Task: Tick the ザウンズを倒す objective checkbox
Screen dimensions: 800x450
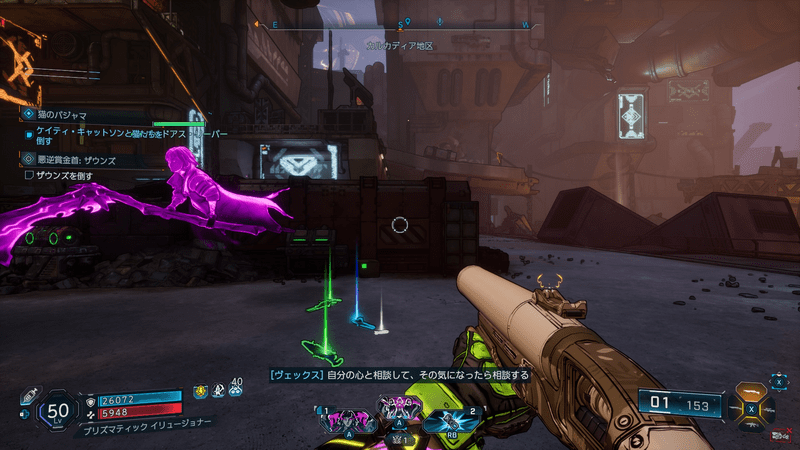Action: [29, 175]
